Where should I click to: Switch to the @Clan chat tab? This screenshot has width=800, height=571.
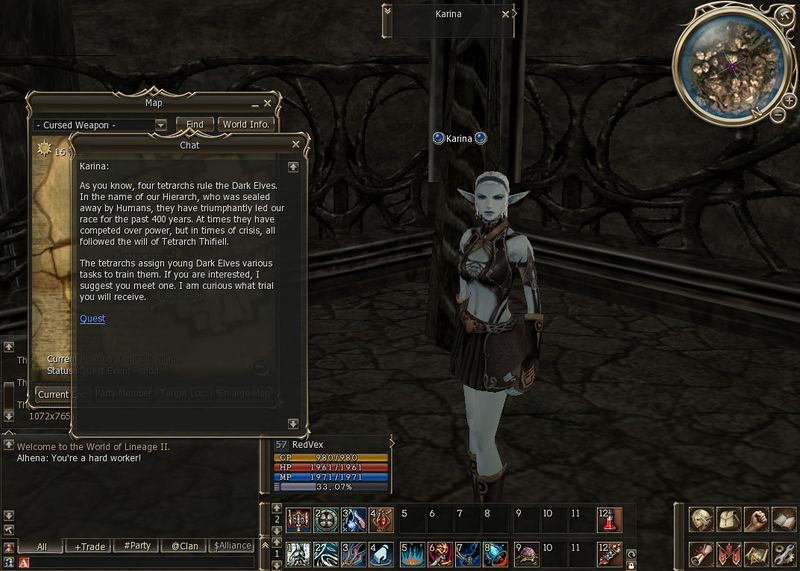(x=186, y=546)
